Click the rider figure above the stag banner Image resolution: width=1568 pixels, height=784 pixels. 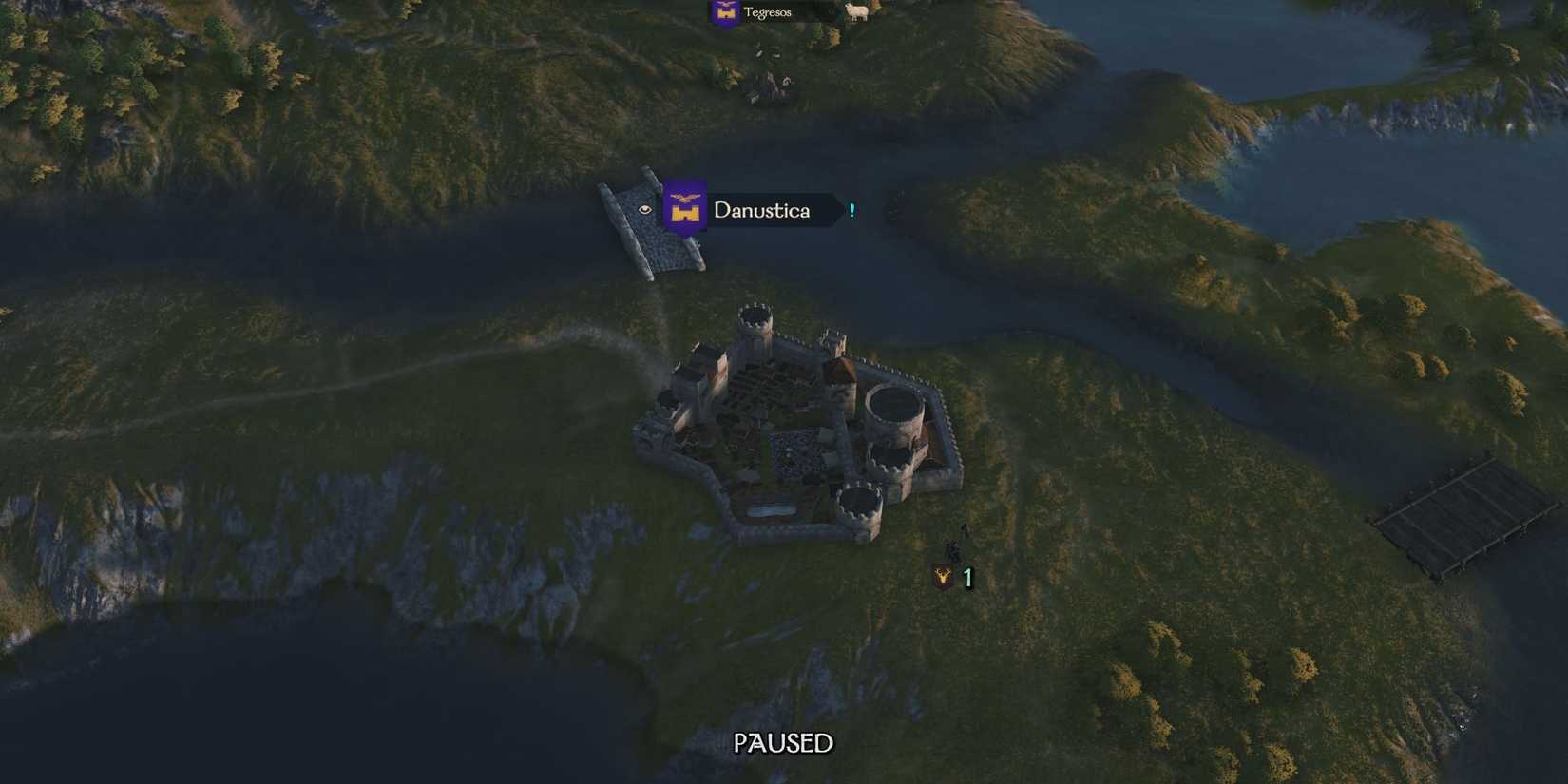coord(963,529)
